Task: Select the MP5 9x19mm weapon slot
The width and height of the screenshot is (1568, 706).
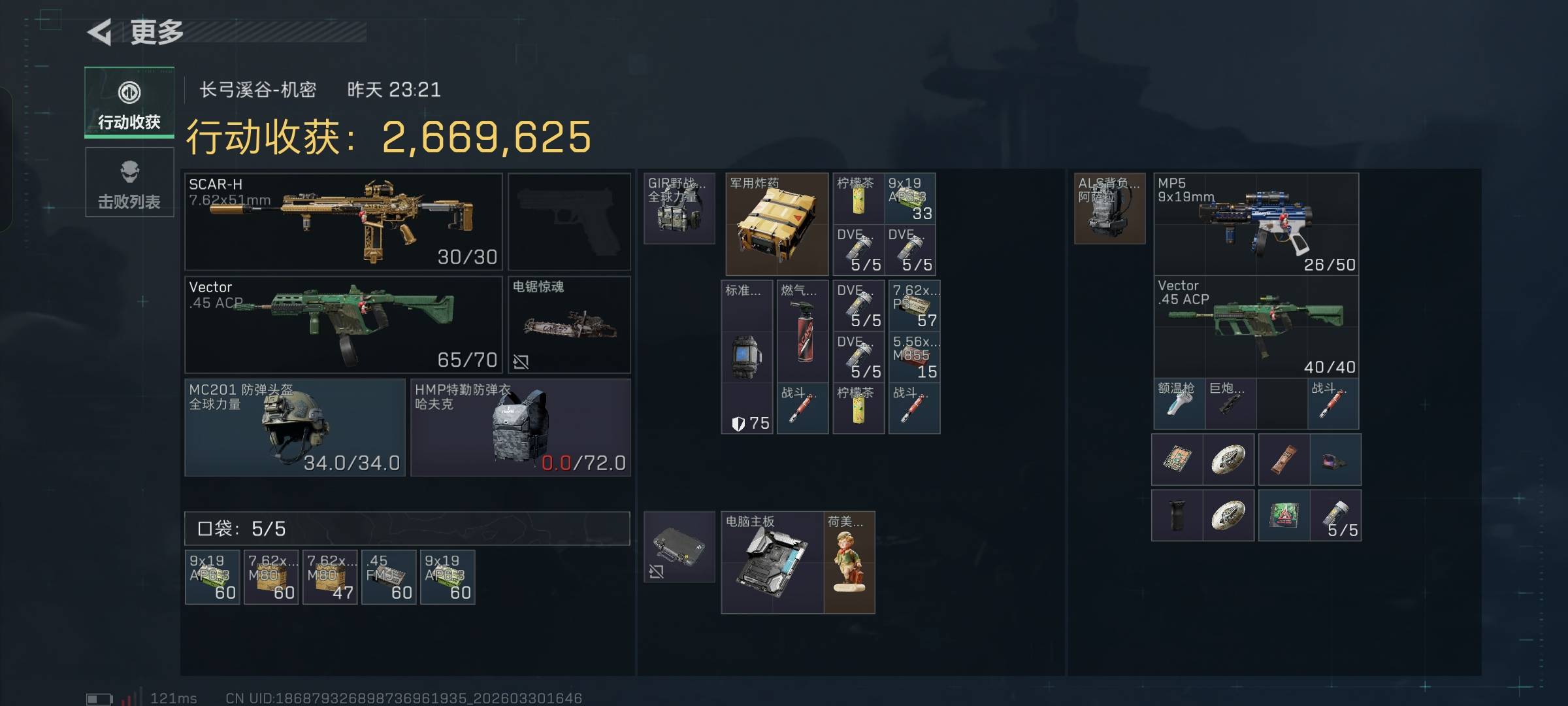Action: 1256,224
